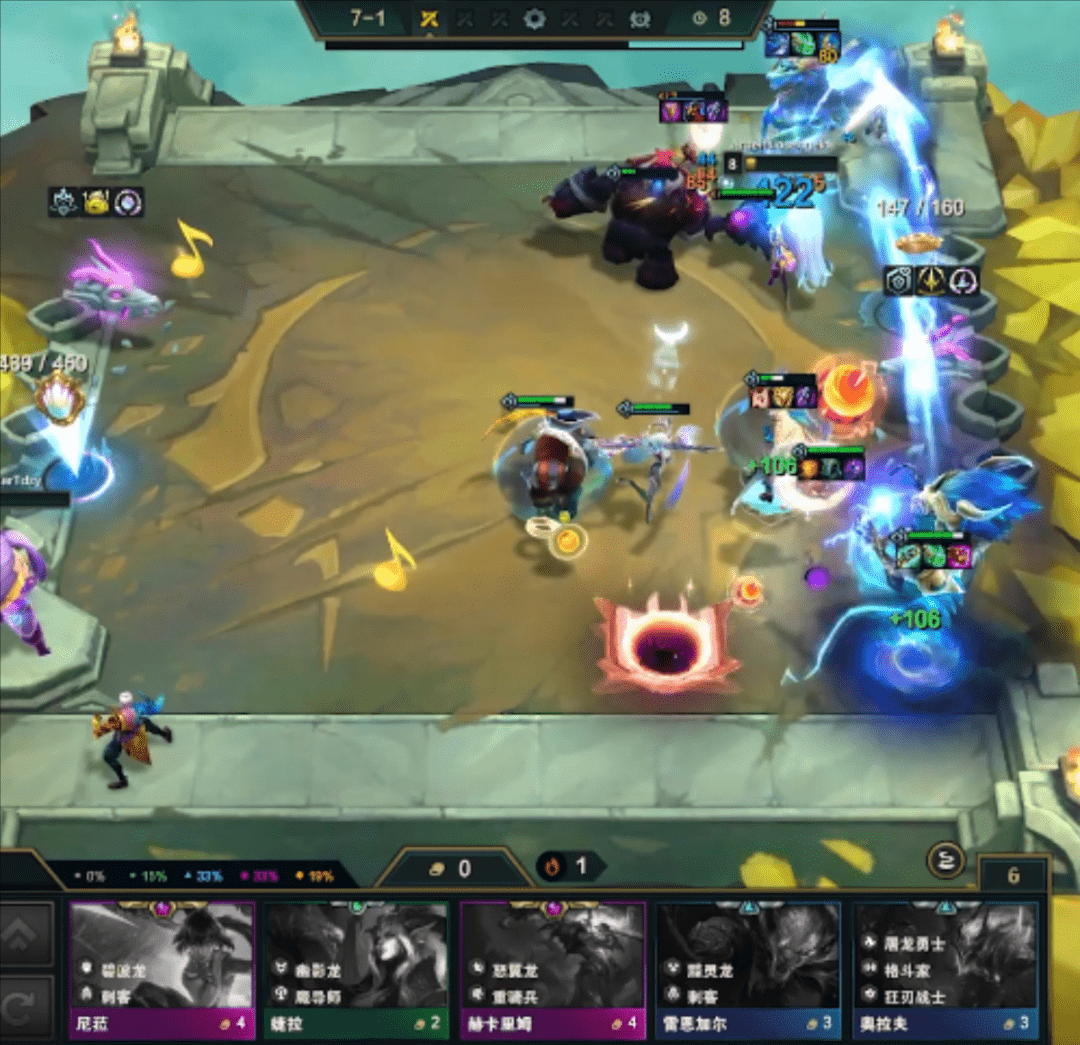Screen dimensions: 1080x1045
Task: Buy the Olaf champion card
Action: pos(944,967)
